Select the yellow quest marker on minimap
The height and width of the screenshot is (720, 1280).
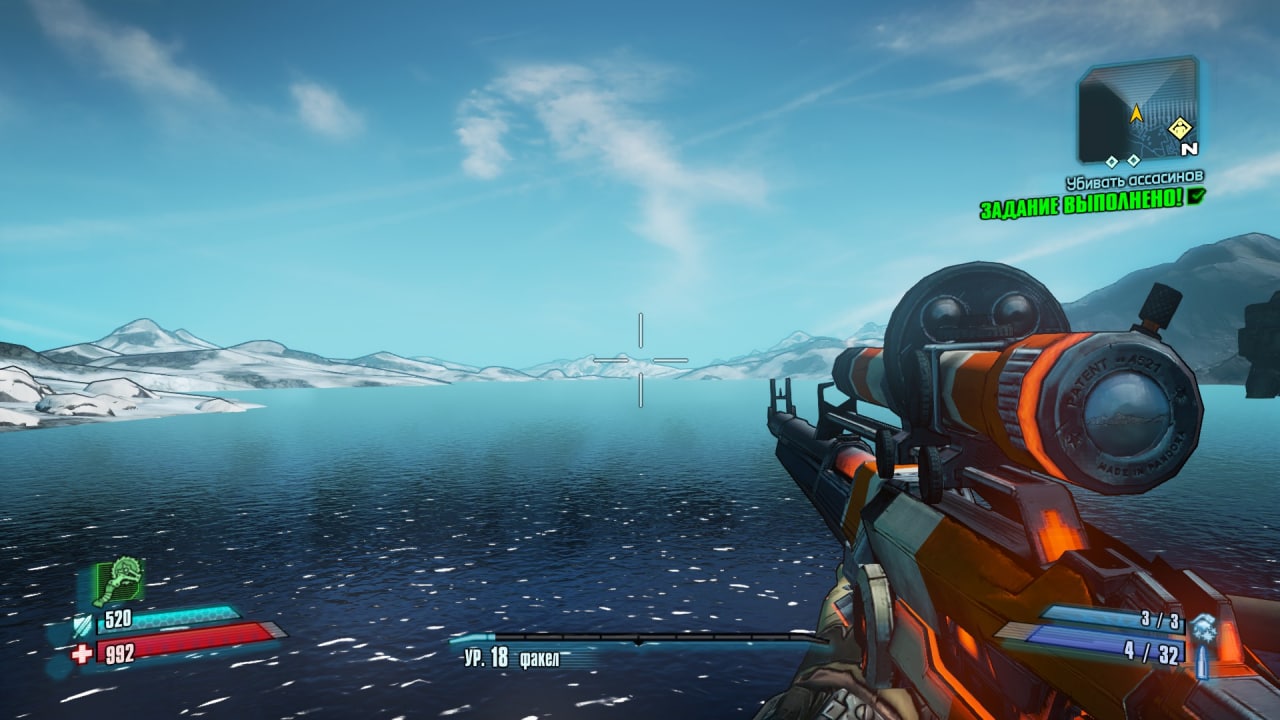coord(1180,128)
